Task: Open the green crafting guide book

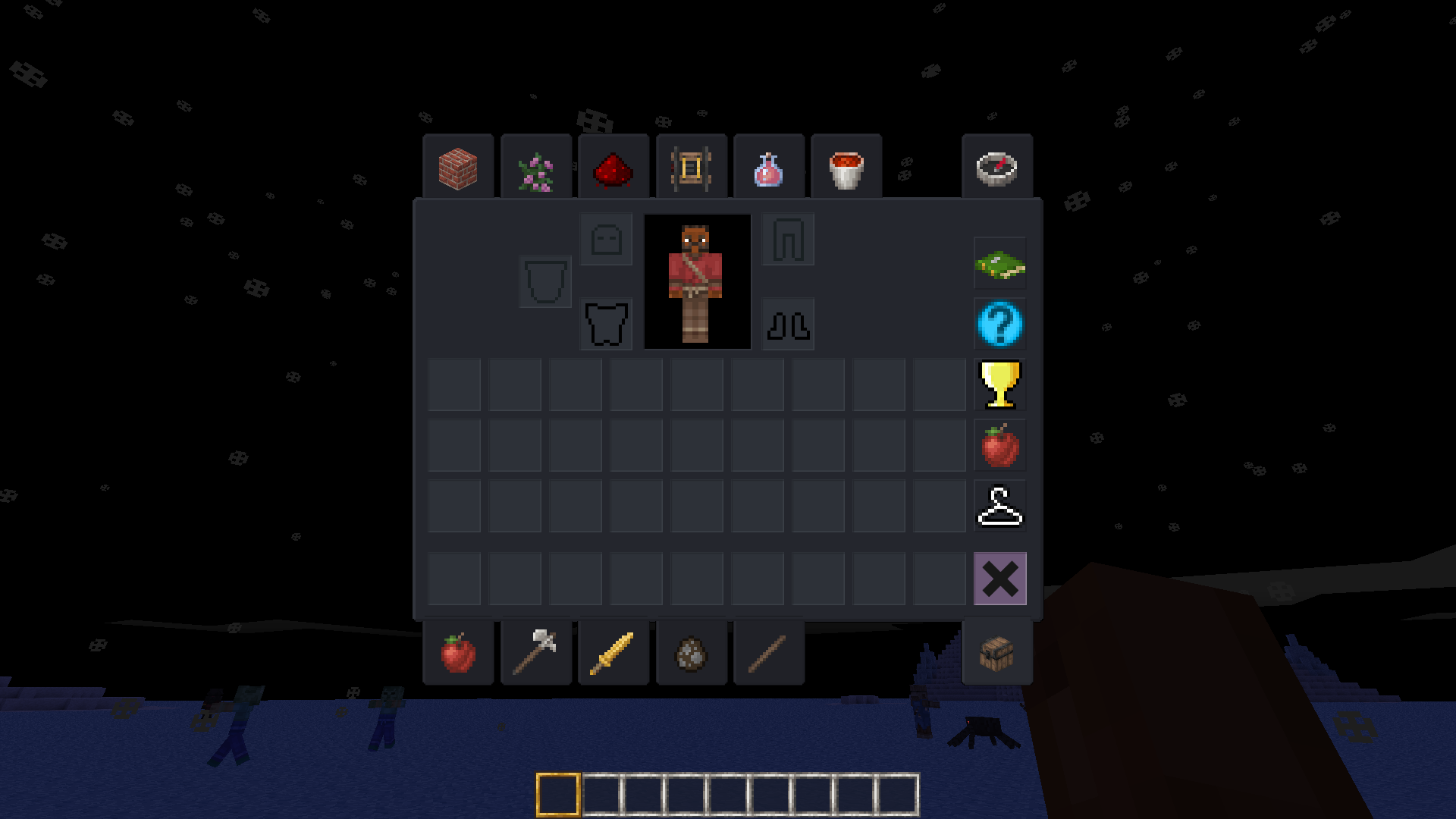Action: 999,264
